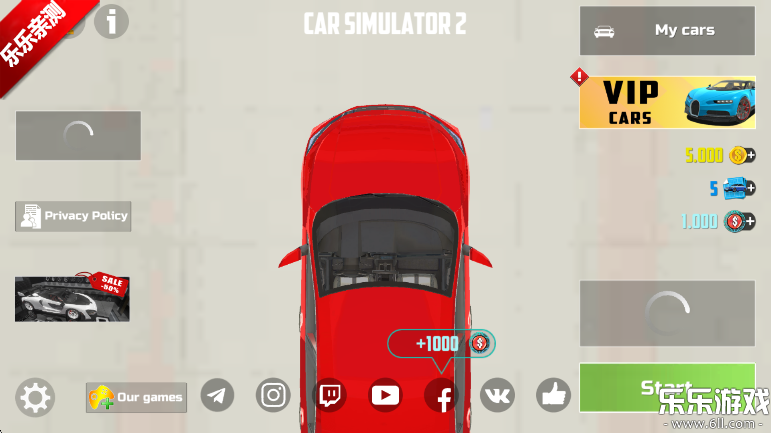Open the Twitch channel

[x=330, y=395]
